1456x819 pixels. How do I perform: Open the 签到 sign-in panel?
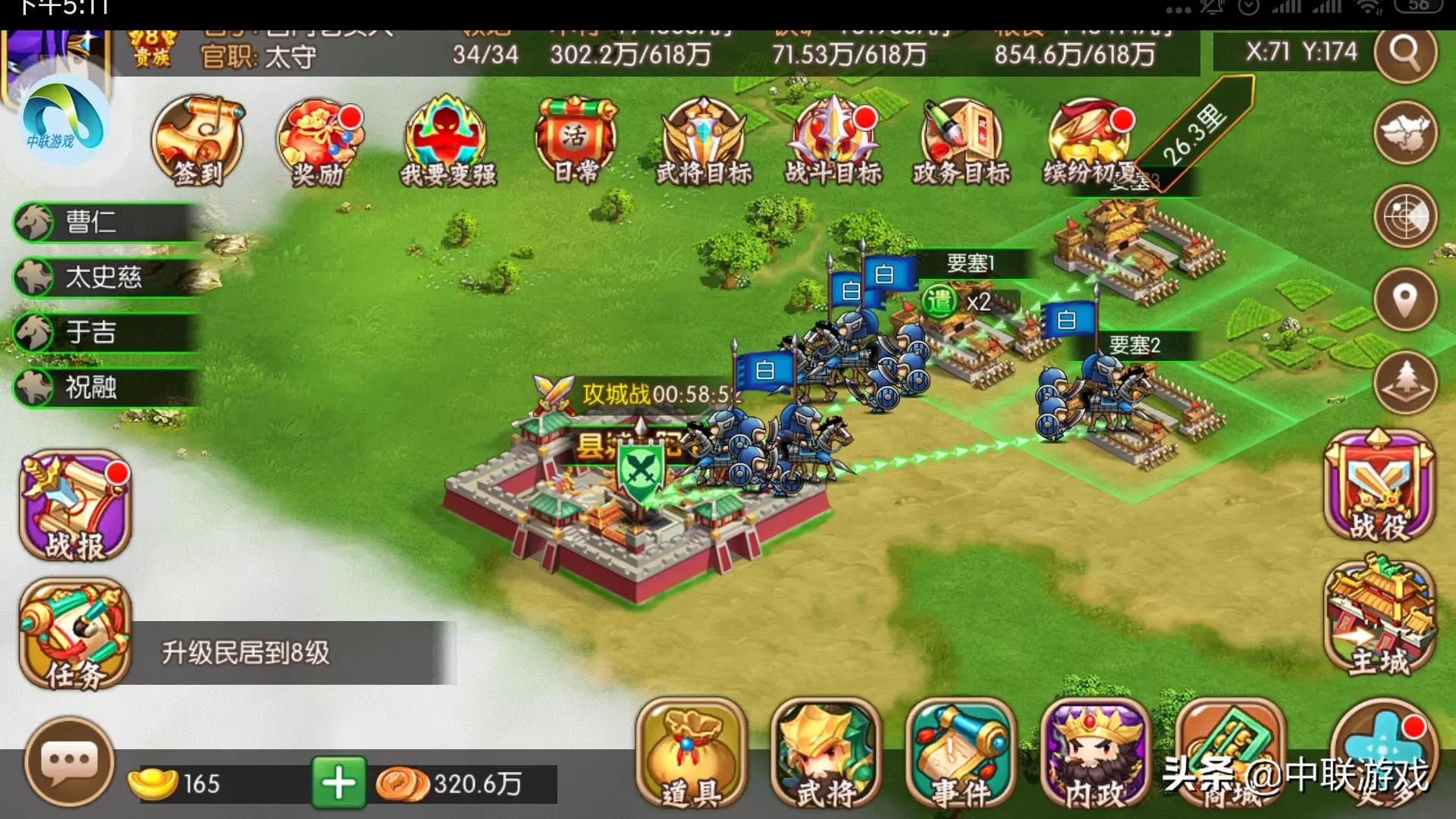199,140
